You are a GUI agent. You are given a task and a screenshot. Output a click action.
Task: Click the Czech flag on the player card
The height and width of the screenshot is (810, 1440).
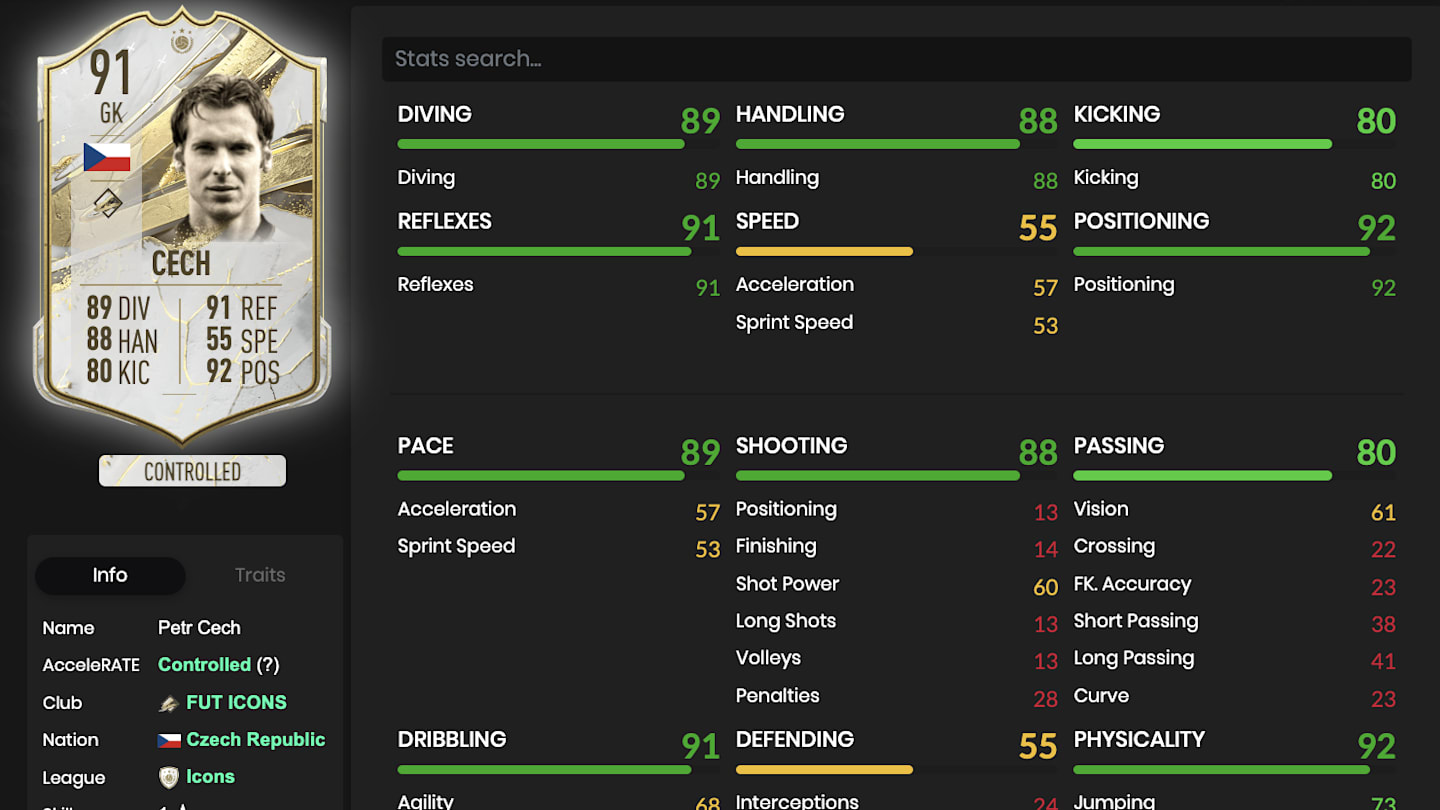click(108, 156)
